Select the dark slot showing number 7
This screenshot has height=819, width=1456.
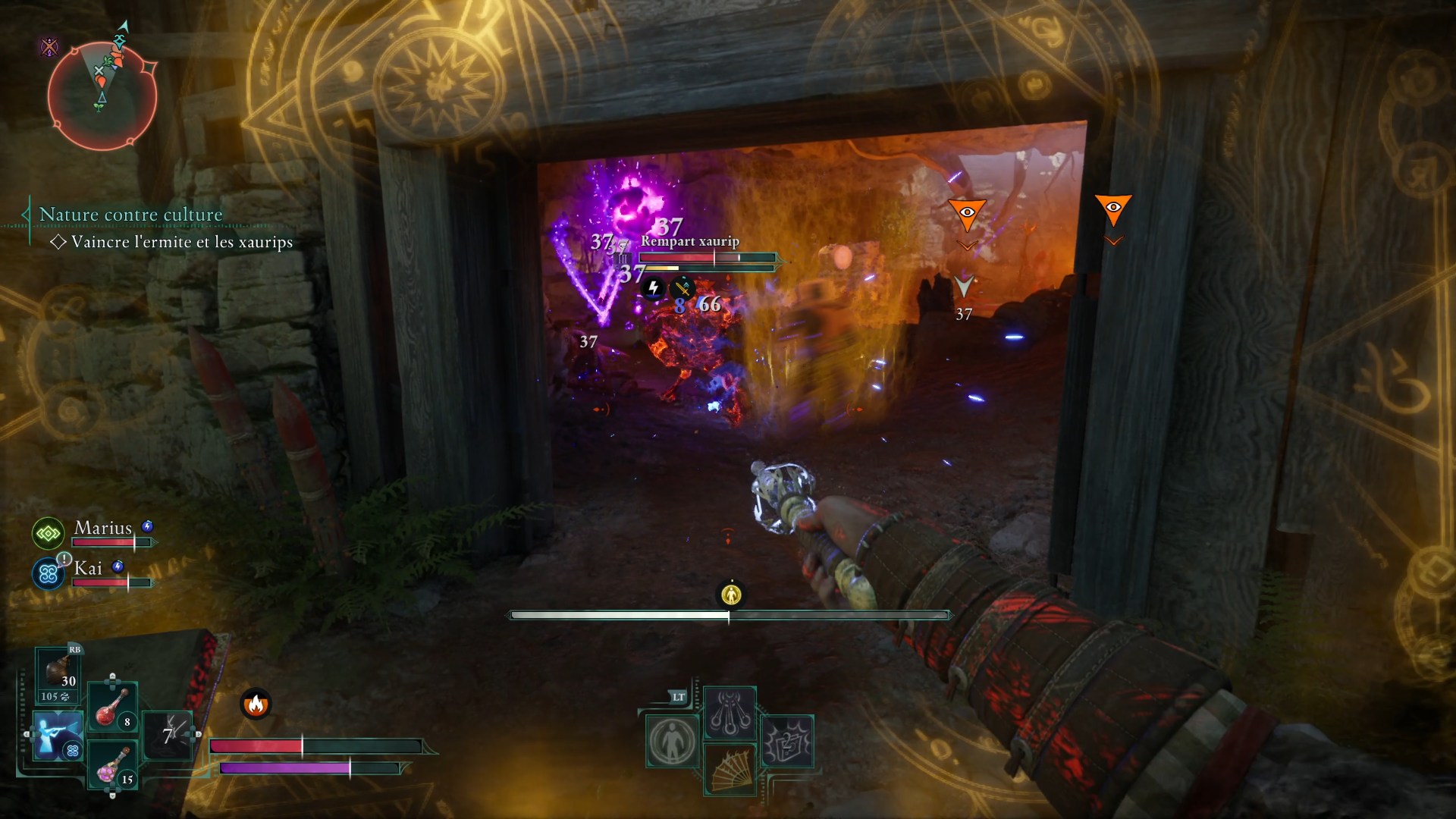pos(168,734)
